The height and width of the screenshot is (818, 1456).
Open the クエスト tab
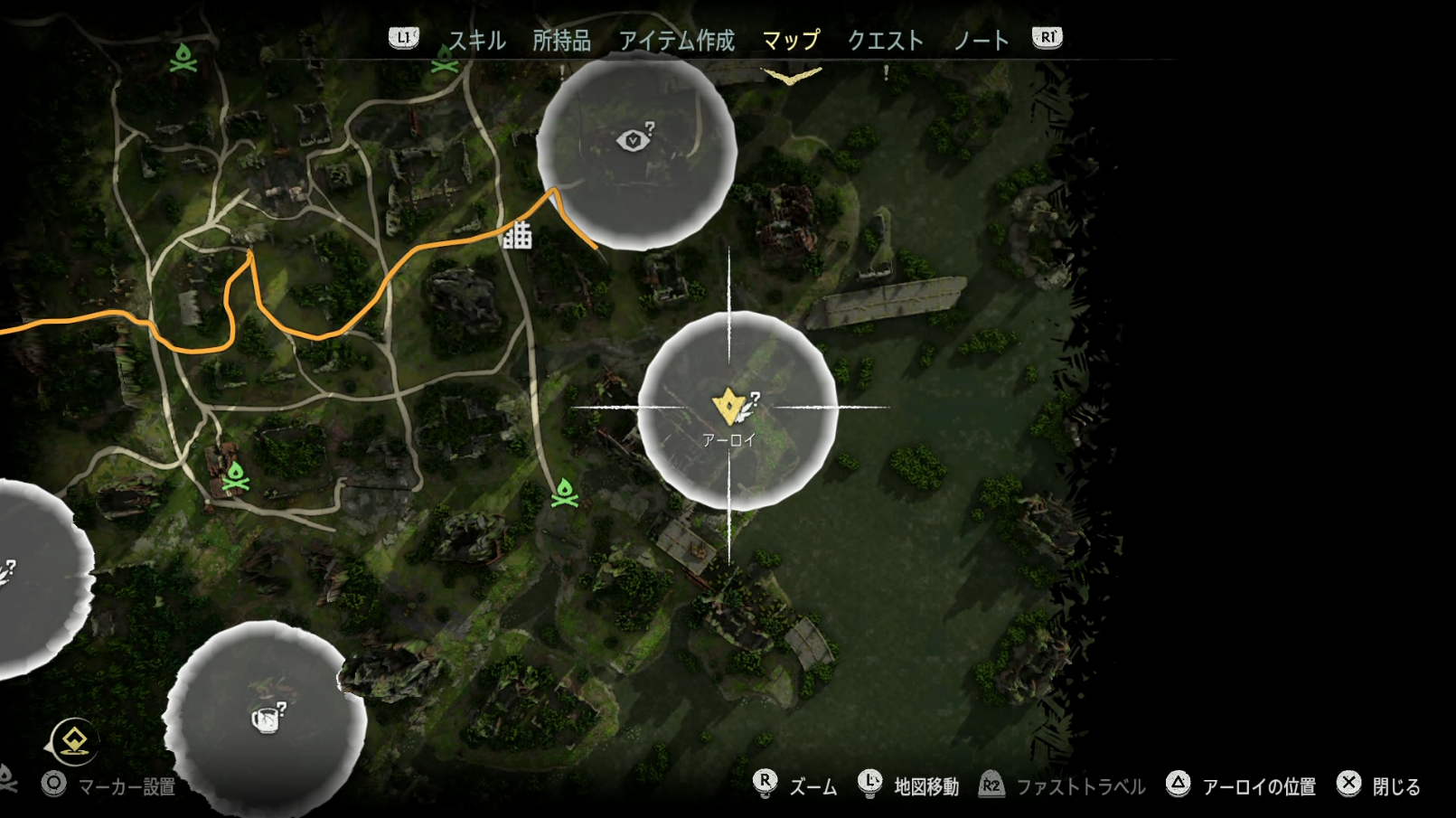pyautogui.click(x=885, y=40)
